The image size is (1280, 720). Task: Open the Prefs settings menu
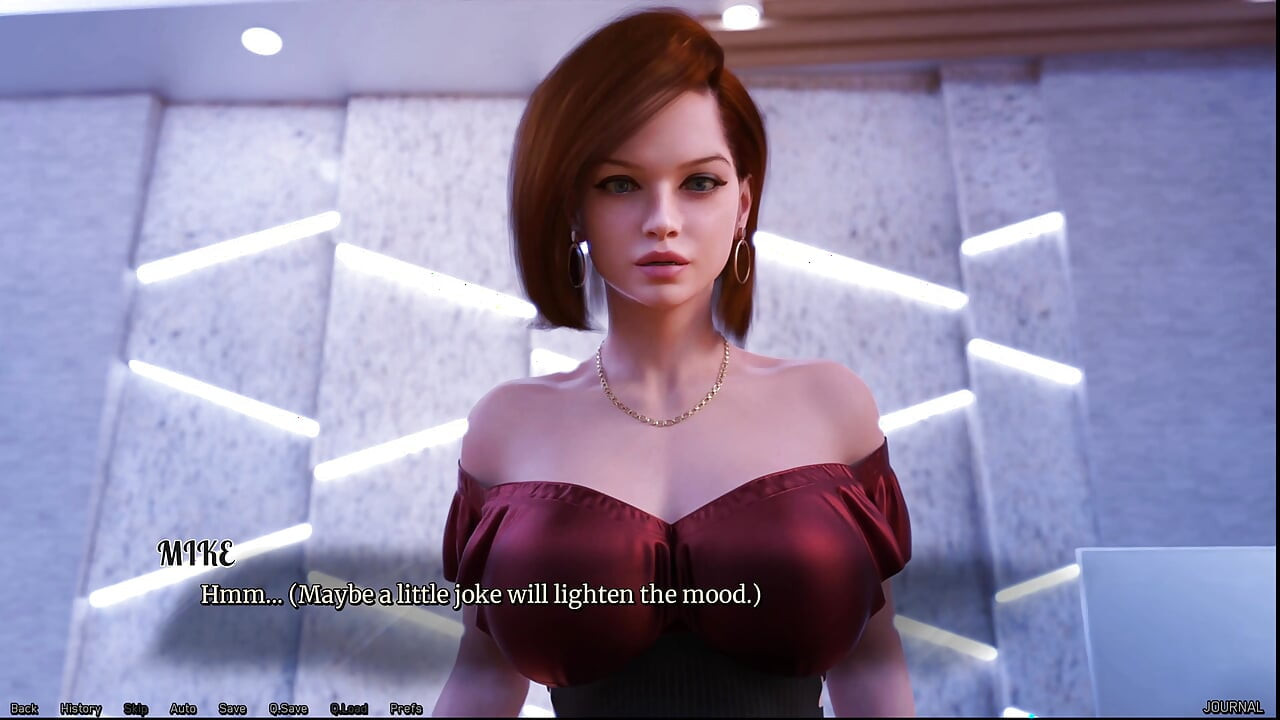click(406, 708)
